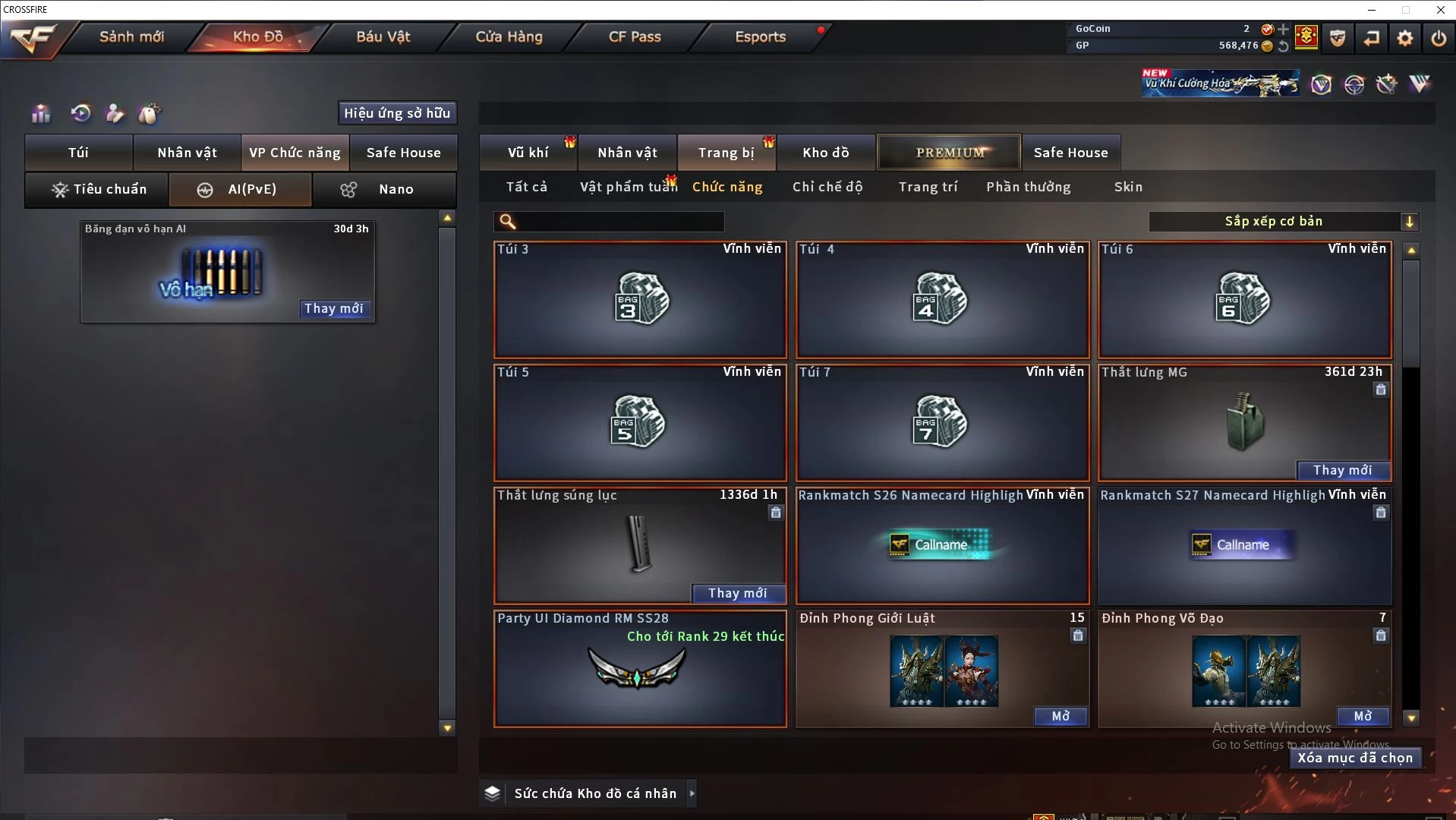Switch to the Nano loadout tab

[384, 189]
